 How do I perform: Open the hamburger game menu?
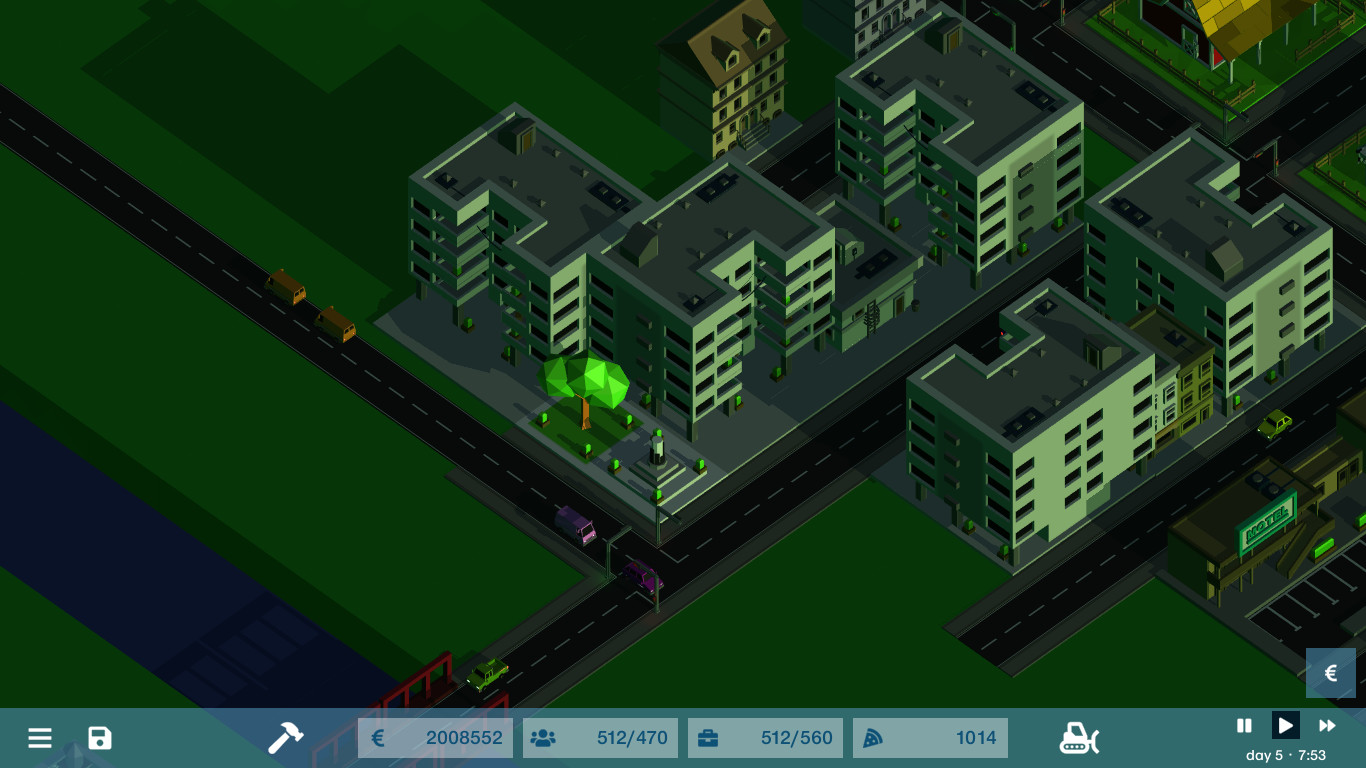tap(40, 738)
